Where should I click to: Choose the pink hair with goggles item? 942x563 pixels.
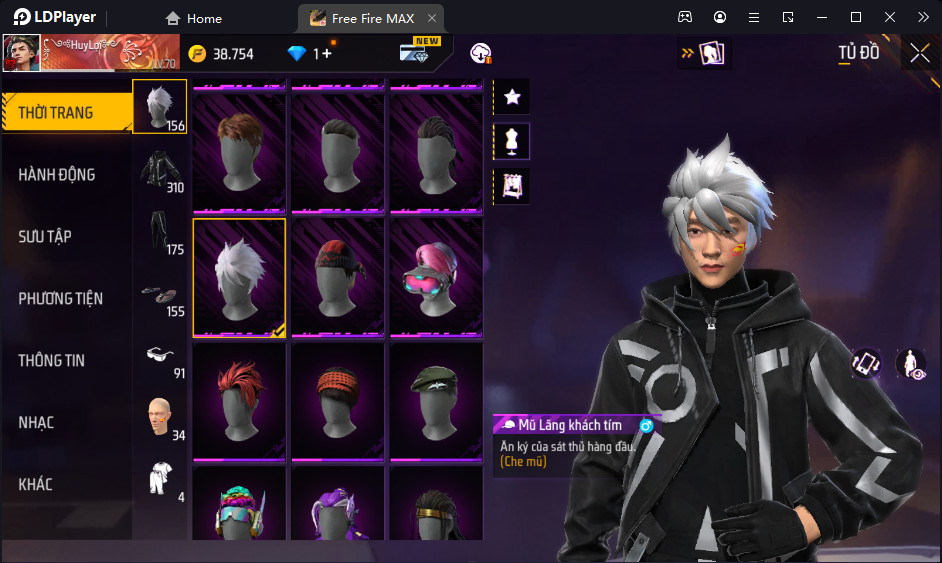pos(436,277)
